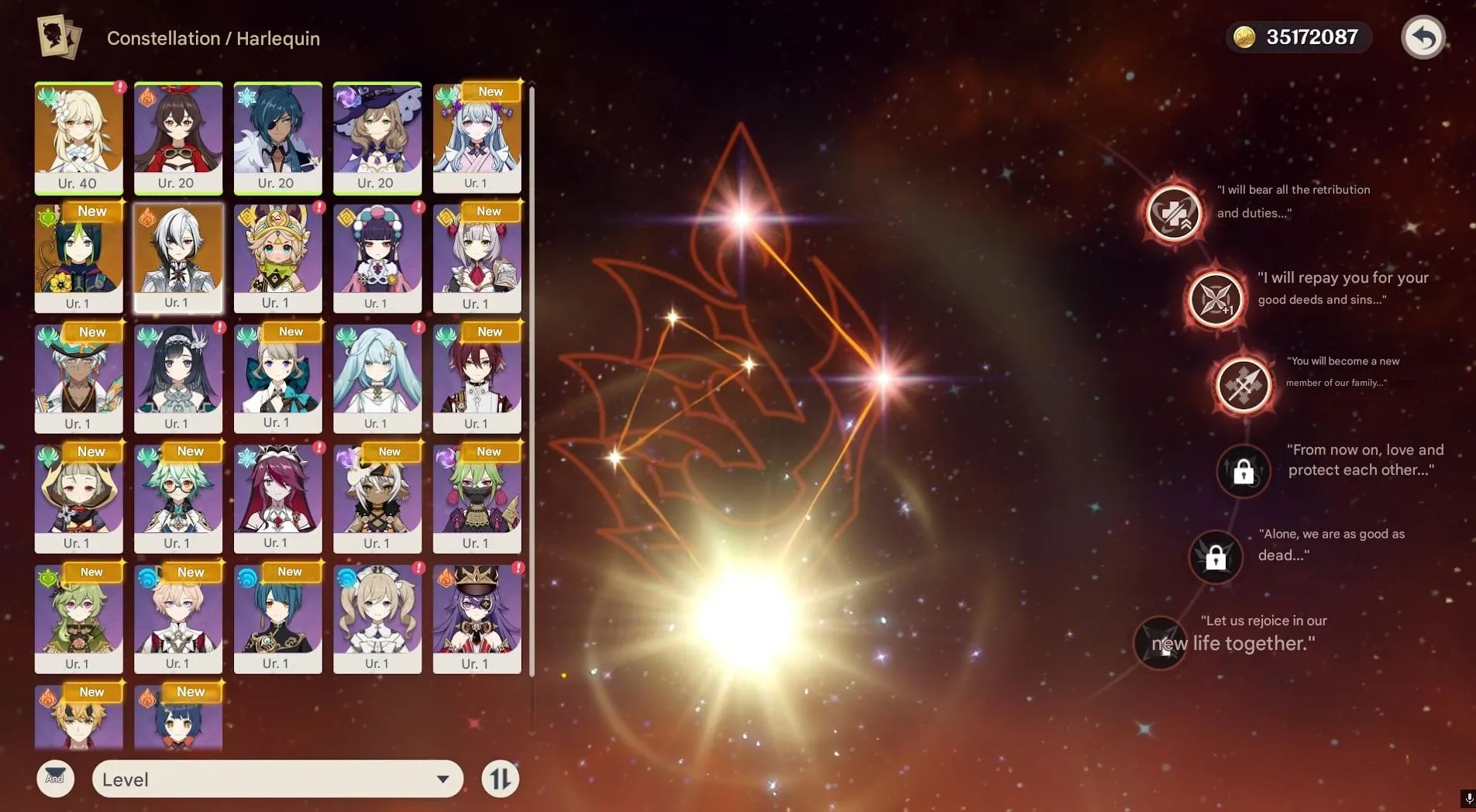
Task: Select Arlecchino's highlighted character portrait
Action: (x=177, y=257)
